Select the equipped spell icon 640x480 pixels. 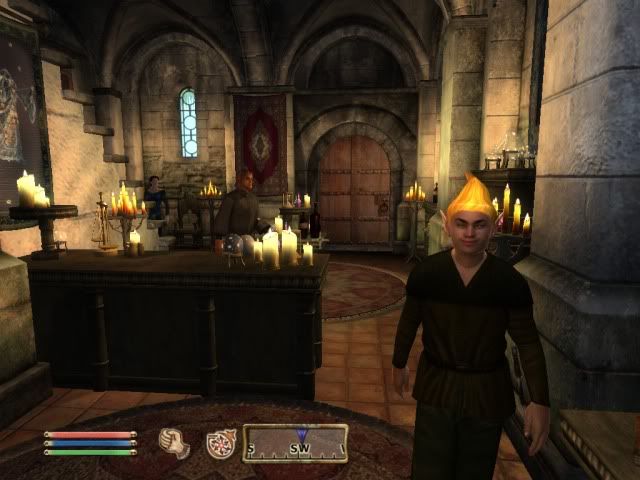coord(220,443)
